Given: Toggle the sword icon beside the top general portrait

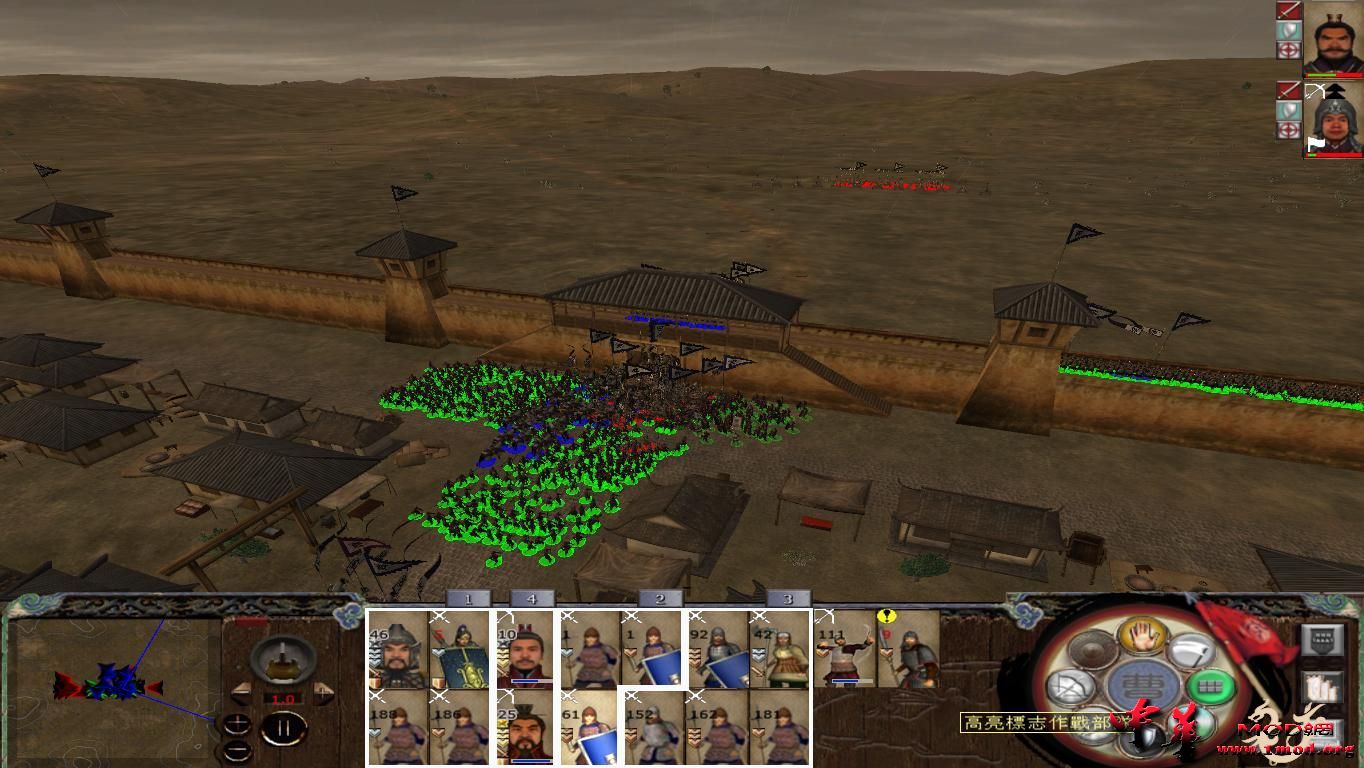Looking at the screenshot, I should coord(1290,10).
